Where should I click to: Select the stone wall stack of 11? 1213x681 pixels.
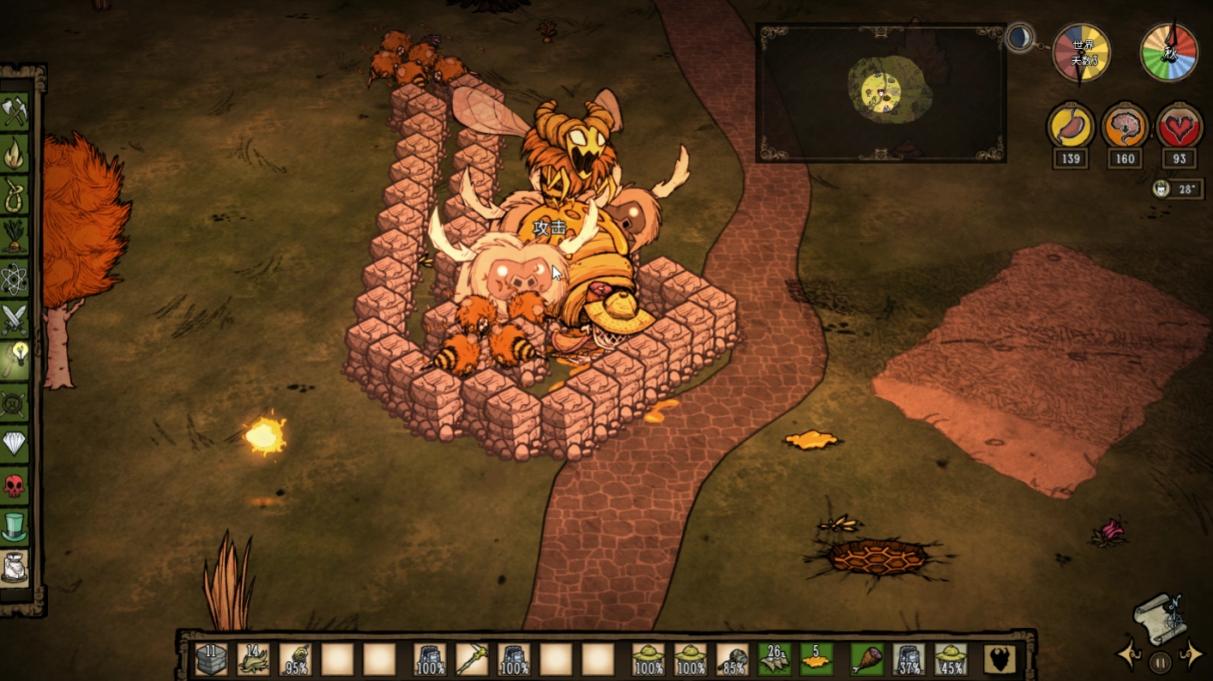point(211,659)
